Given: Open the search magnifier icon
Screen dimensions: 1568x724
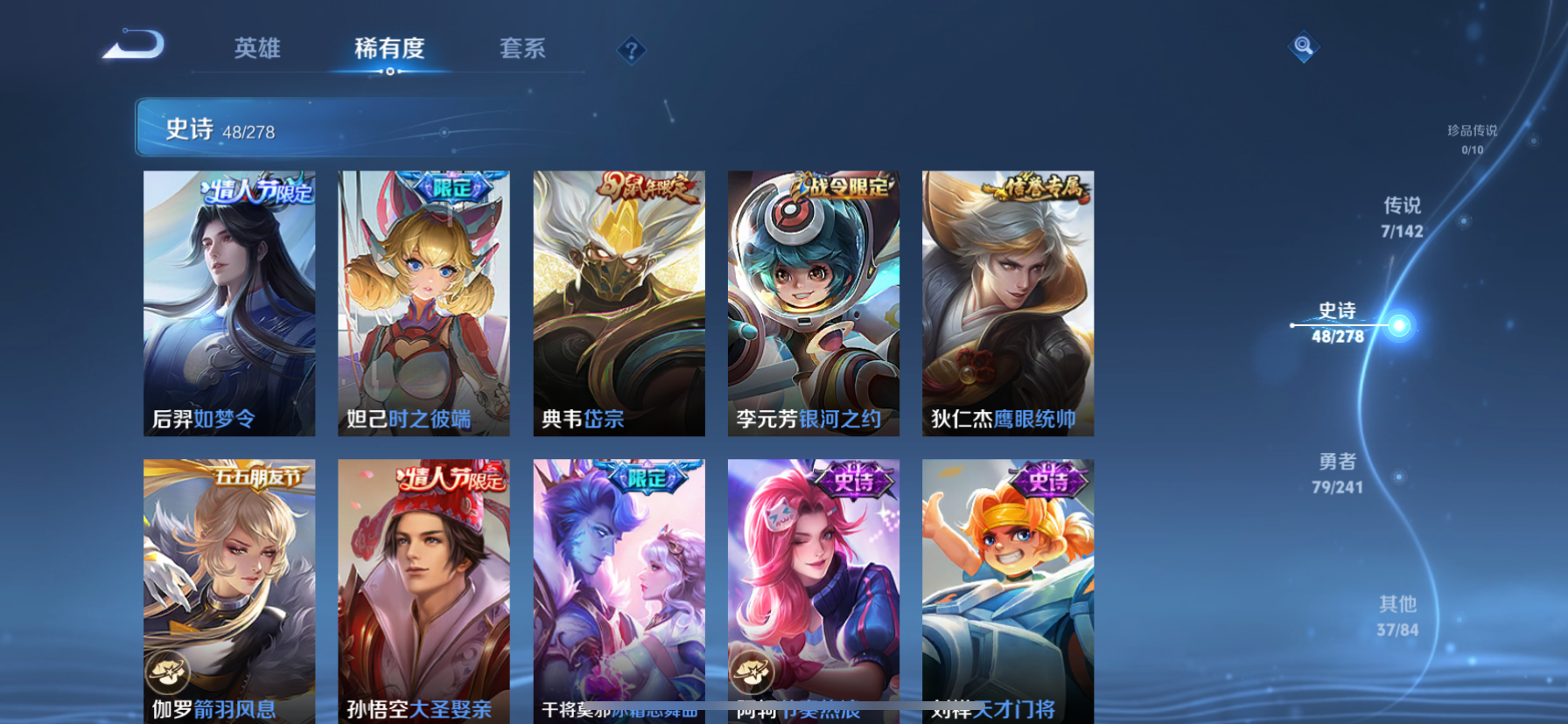Looking at the screenshot, I should tap(1303, 47).
